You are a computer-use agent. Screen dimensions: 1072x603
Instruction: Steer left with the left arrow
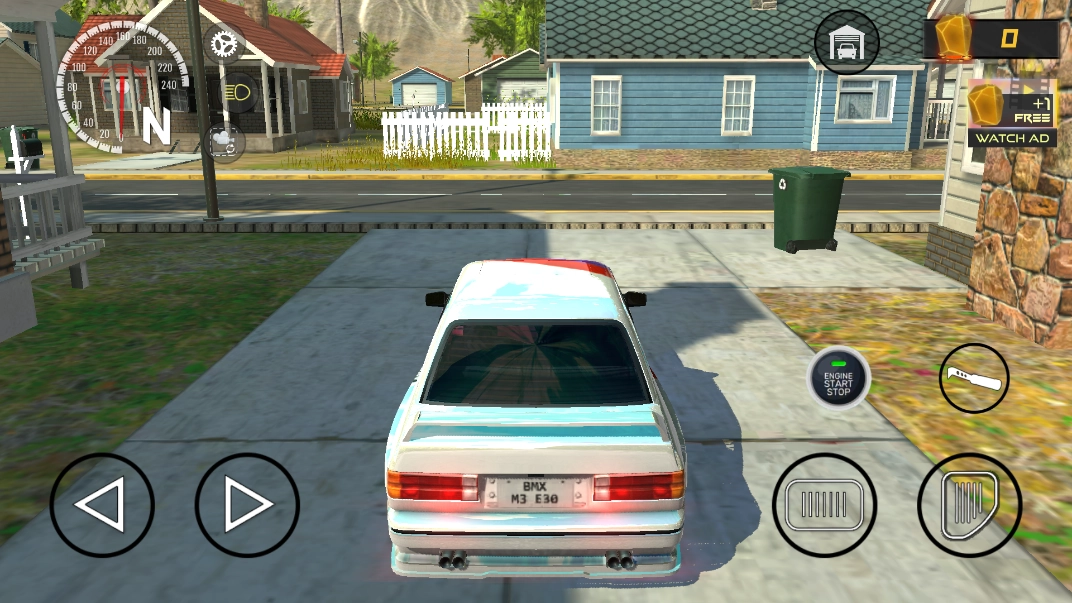pos(102,505)
